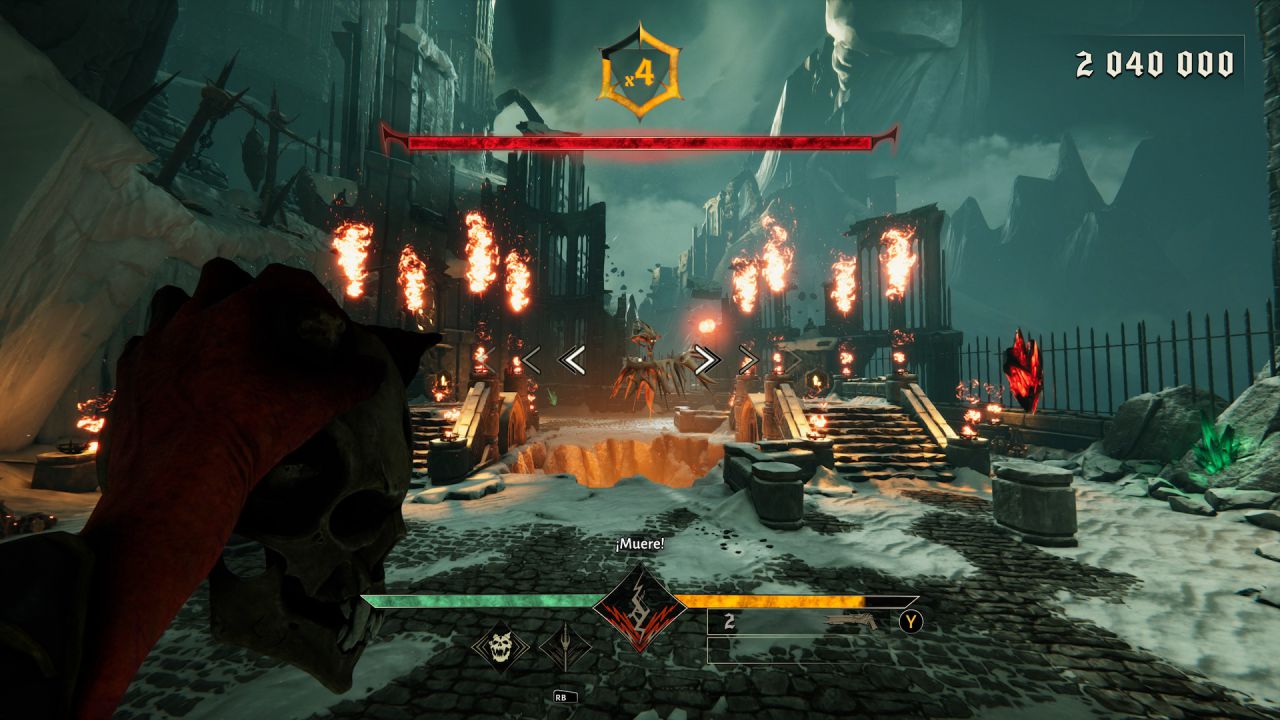Collapse the inner left beat chevron
This screenshot has height=720, width=1280.
(573, 359)
